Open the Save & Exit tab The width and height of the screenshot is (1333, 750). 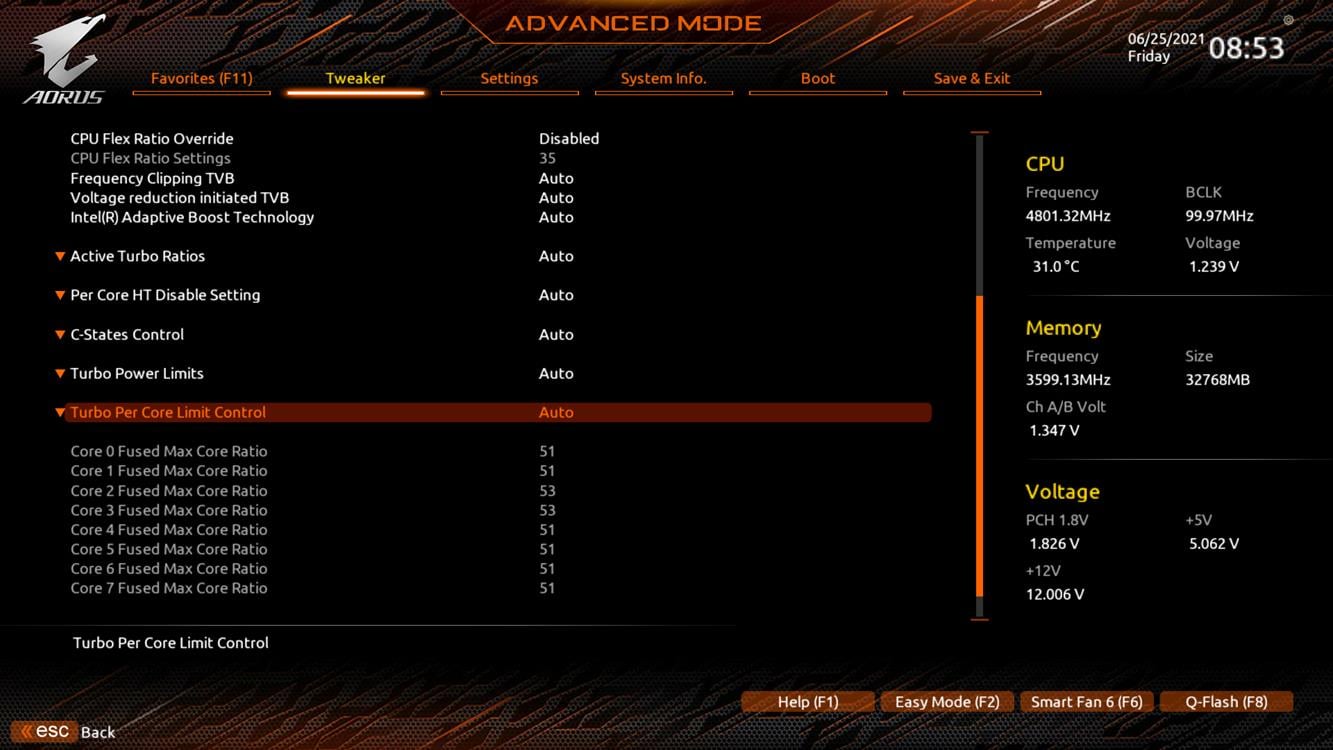(x=971, y=78)
